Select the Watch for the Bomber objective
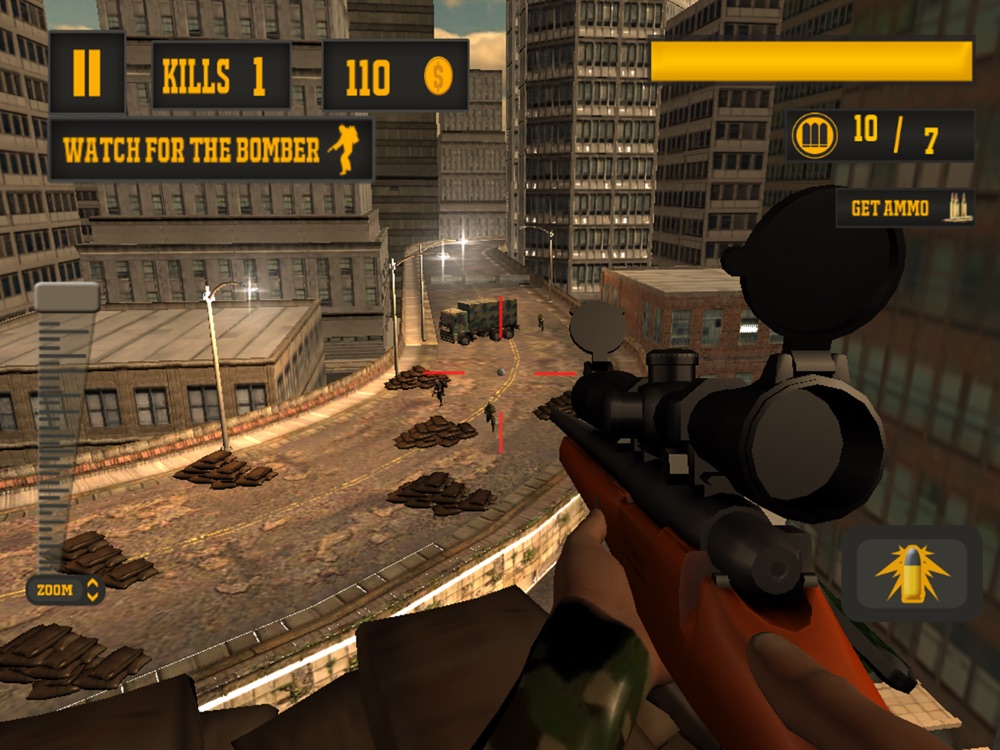 [x=211, y=150]
